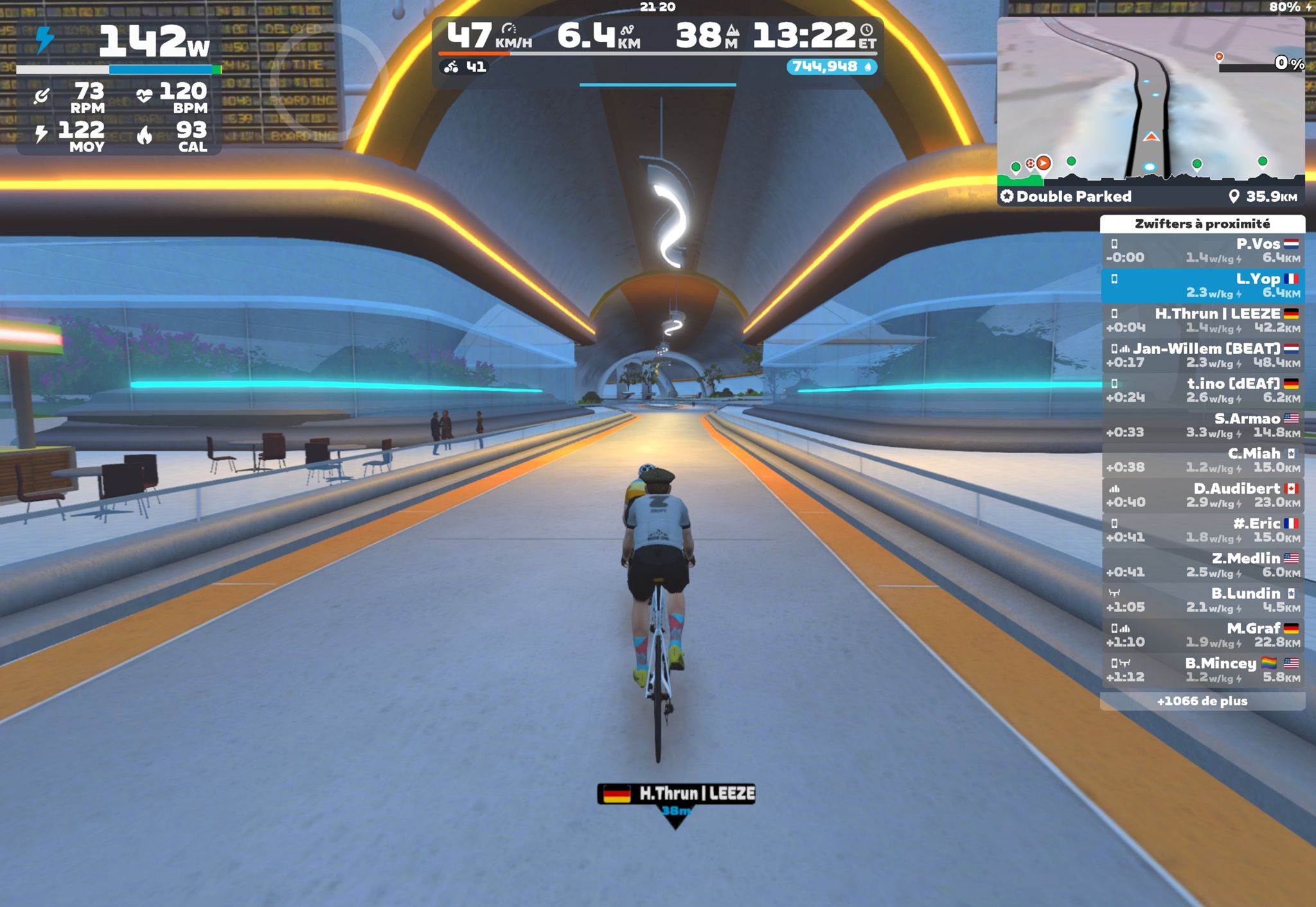Pick B.Mincey in the rider list
This screenshot has width=1316, height=907.
click(1202, 670)
